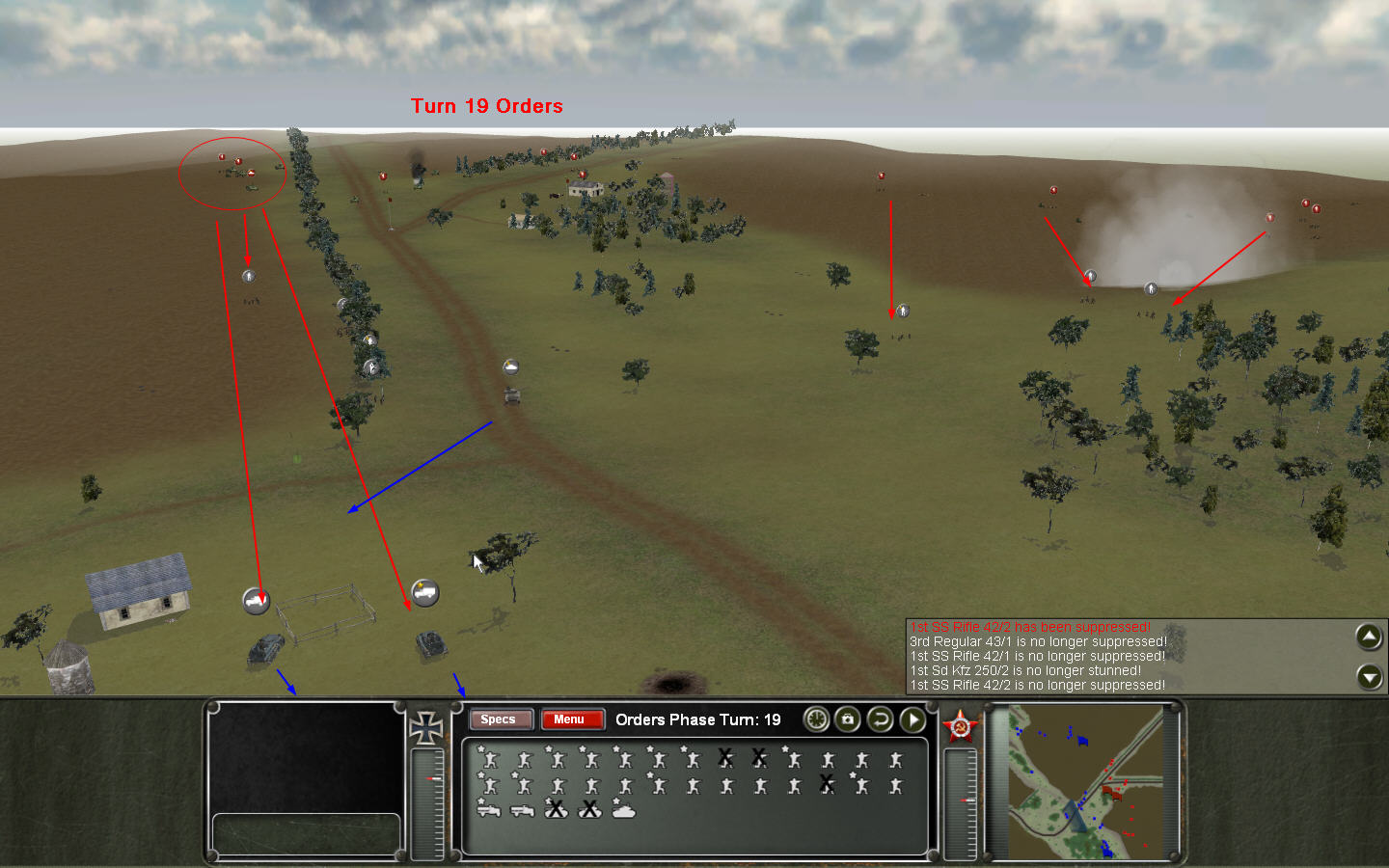Select the first halftrack icon in roster
The height and width of the screenshot is (868, 1389).
[x=488, y=810]
